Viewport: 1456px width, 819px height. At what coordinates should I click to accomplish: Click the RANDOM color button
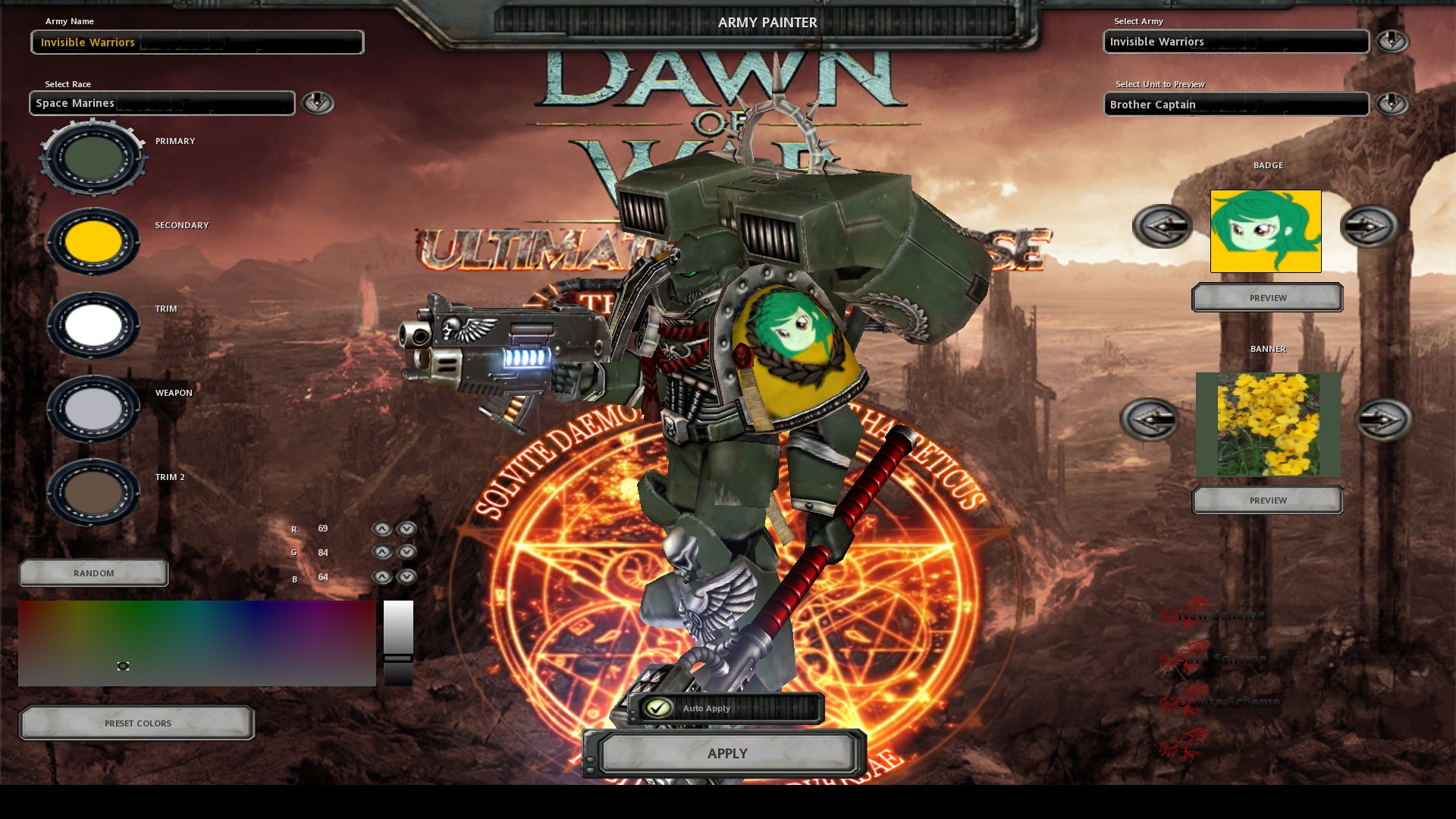[93, 573]
